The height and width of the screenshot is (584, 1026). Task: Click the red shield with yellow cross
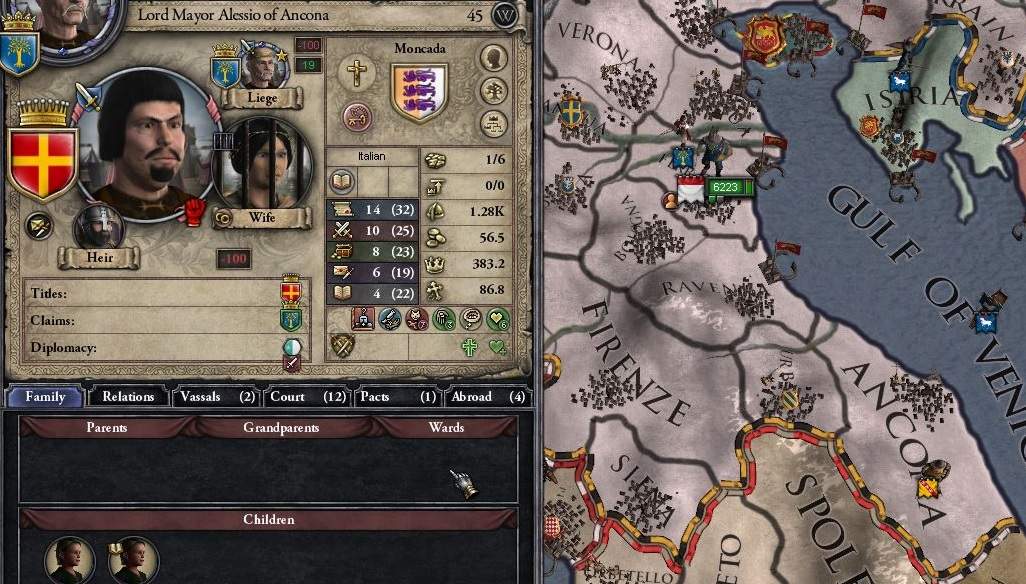tap(42, 163)
